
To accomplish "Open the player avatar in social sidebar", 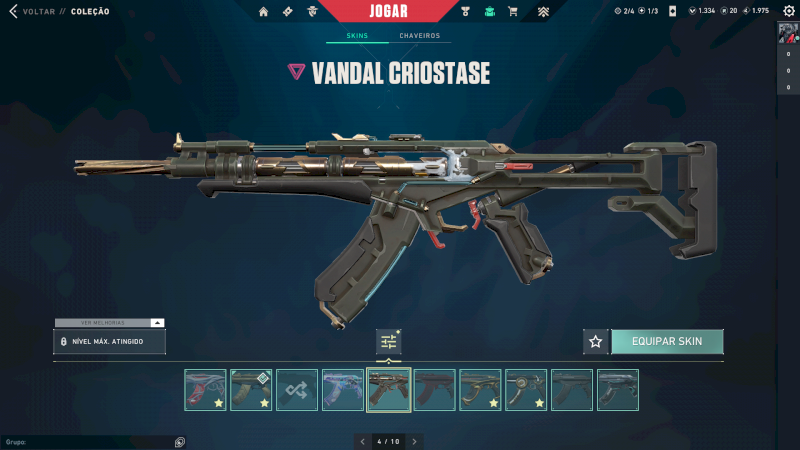I will [788, 32].
